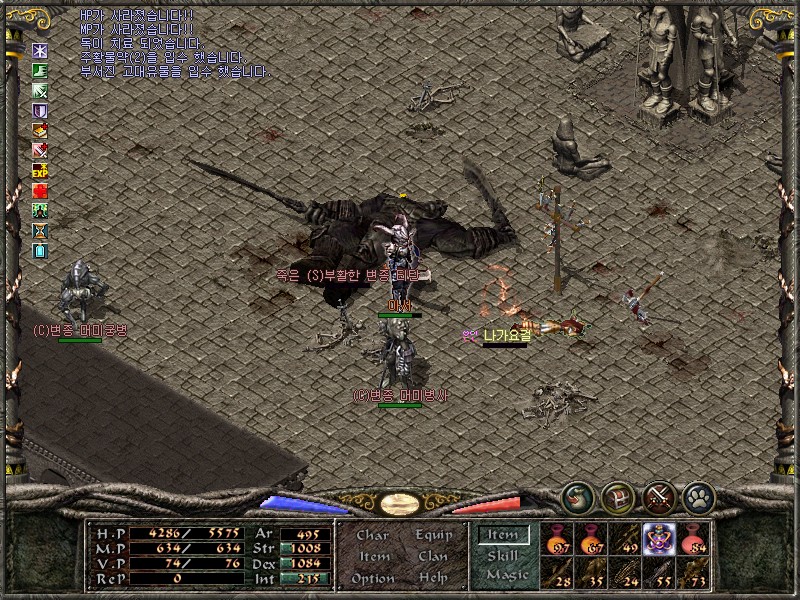The height and width of the screenshot is (600, 800).
Task: Switch to the Magic tab
Action: 506,575
